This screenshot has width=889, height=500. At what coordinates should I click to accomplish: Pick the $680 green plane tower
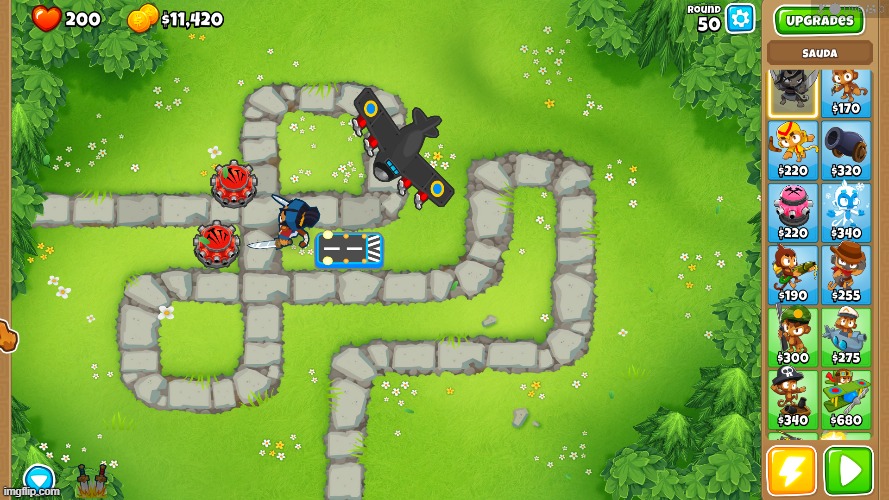pos(846,399)
